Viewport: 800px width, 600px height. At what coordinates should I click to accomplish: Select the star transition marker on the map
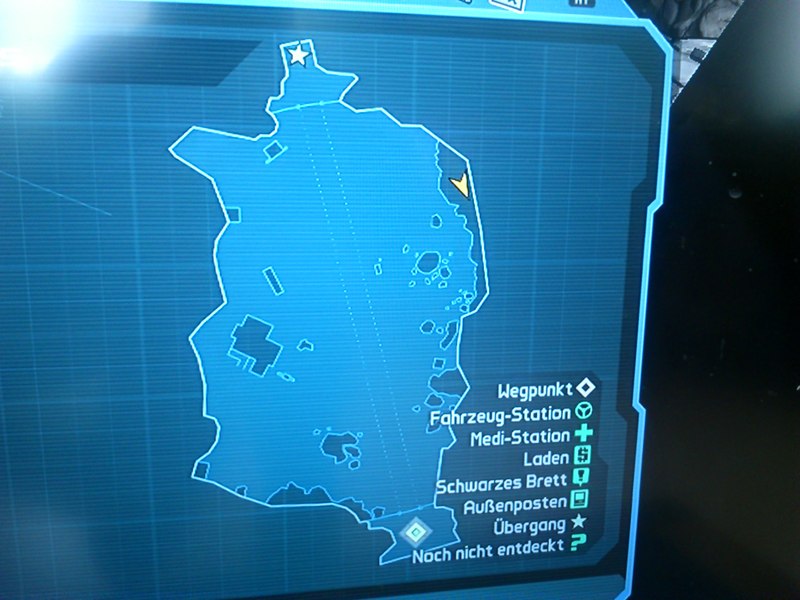pyautogui.click(x=299, y=56)
